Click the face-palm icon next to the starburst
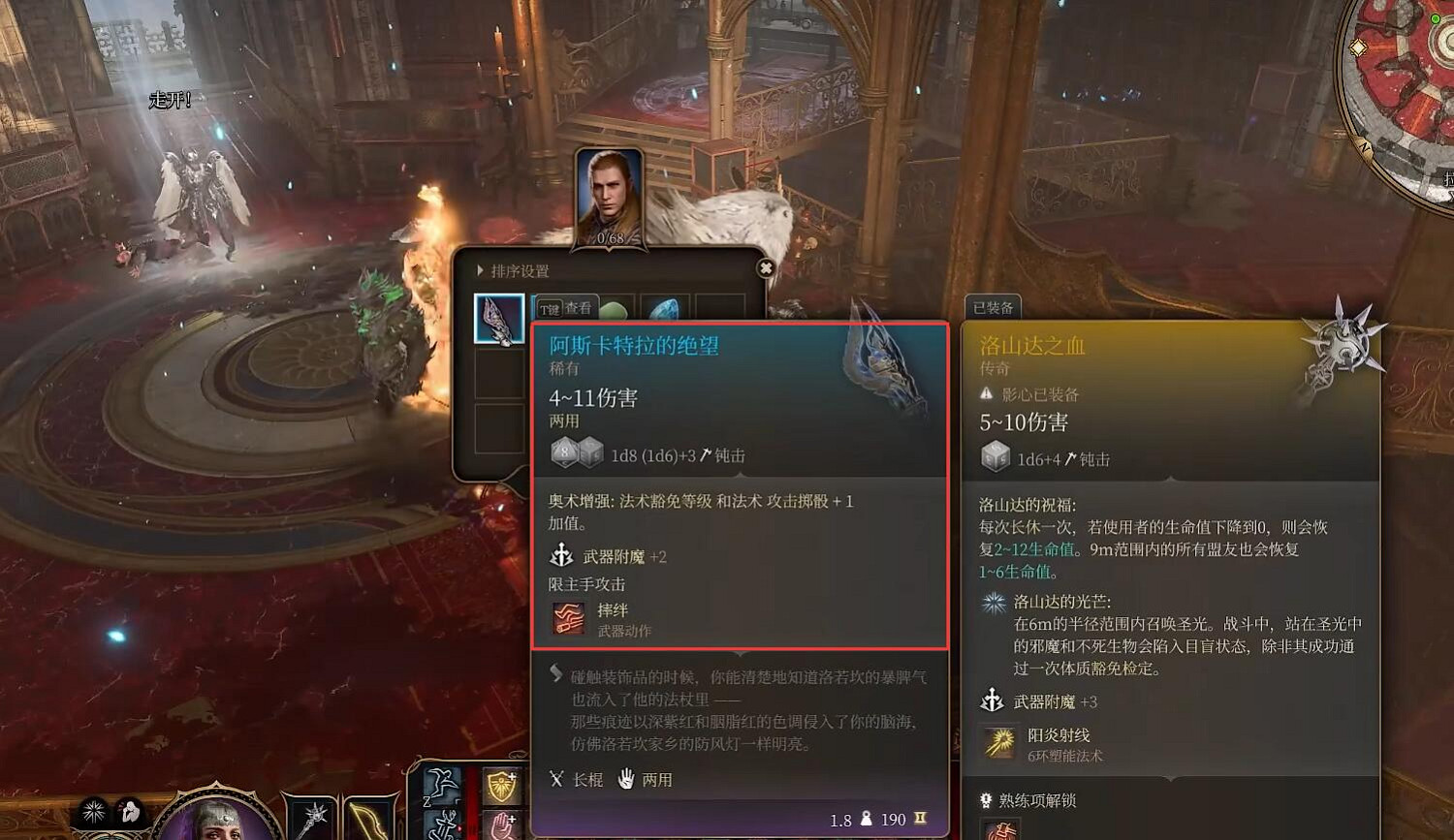 point(130,813)
